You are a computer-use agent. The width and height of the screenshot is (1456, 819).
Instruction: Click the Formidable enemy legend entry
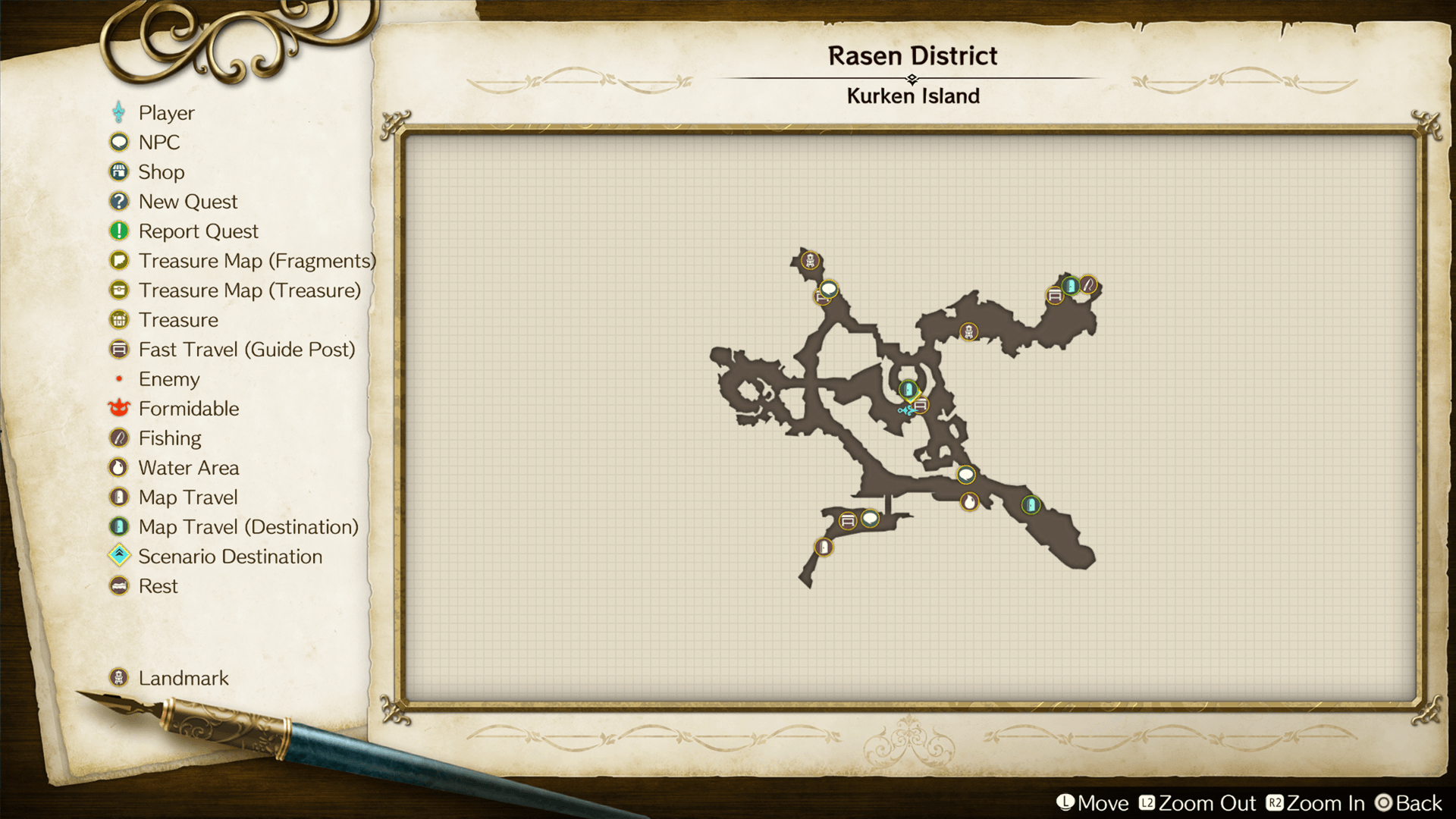188,409
